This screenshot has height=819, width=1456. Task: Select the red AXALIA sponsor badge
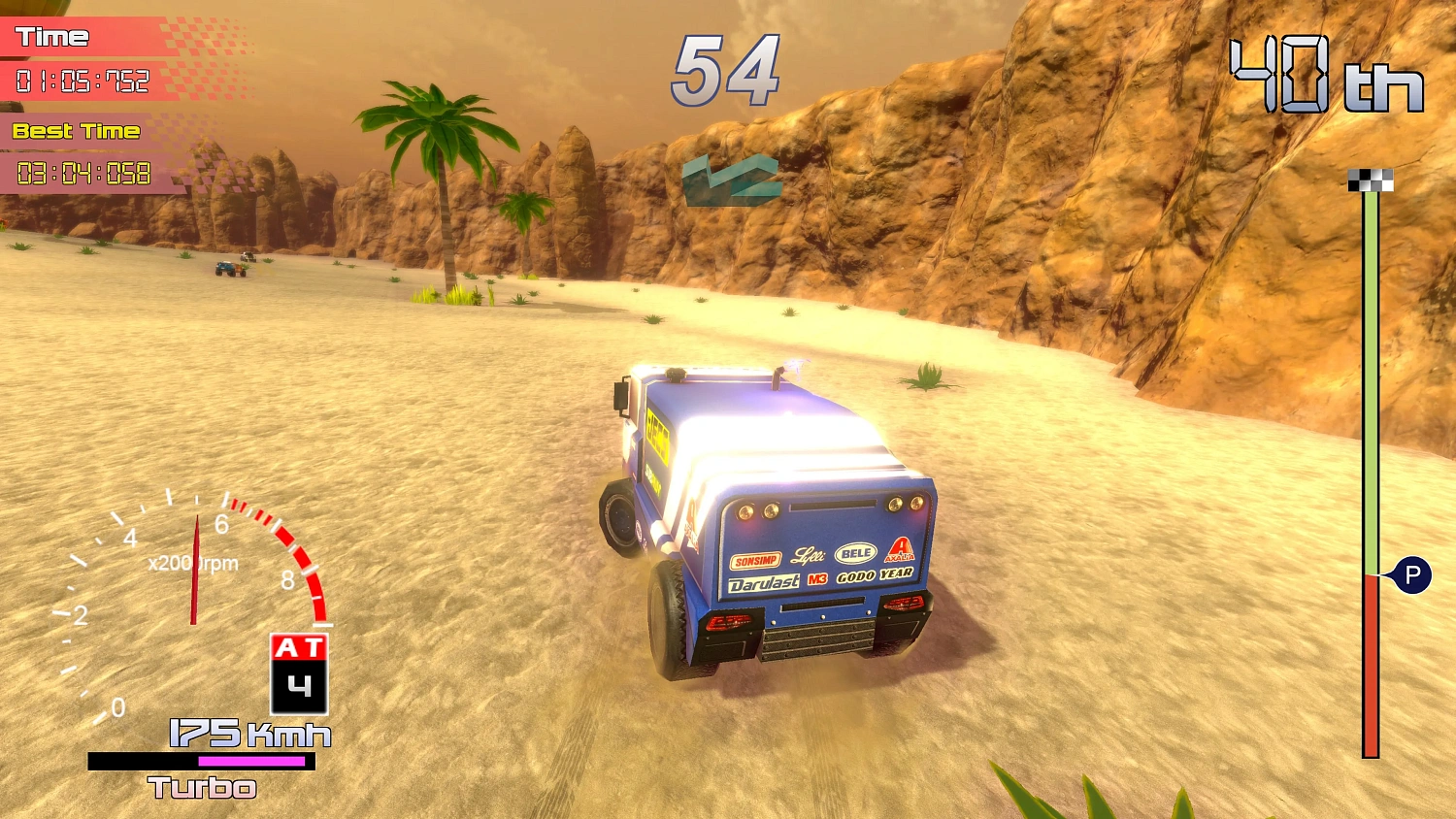pos(898,550)
